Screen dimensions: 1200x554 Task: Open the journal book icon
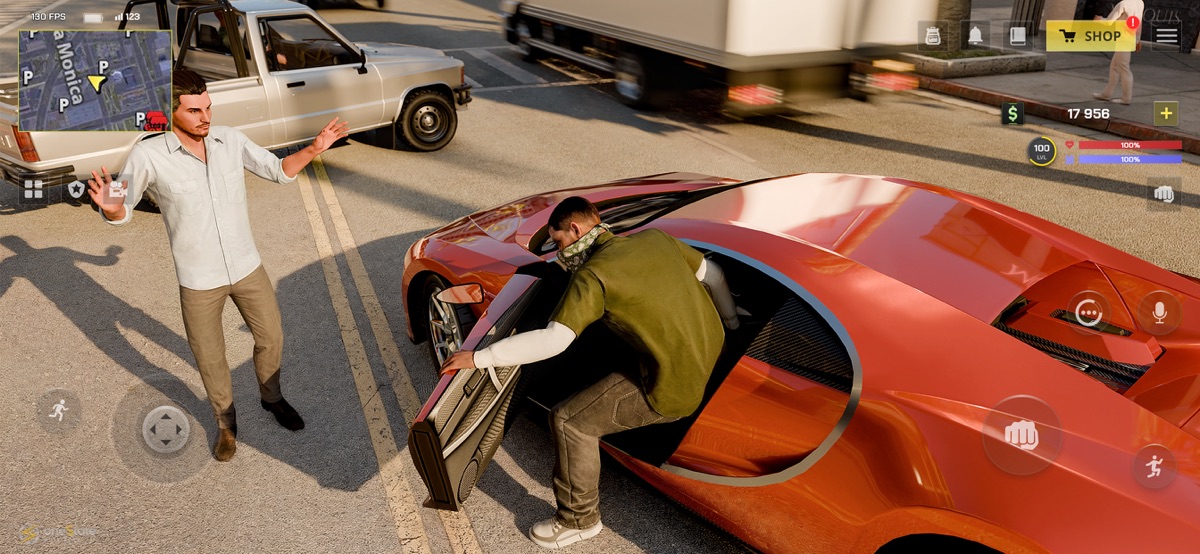click(x=1017, y=36)
